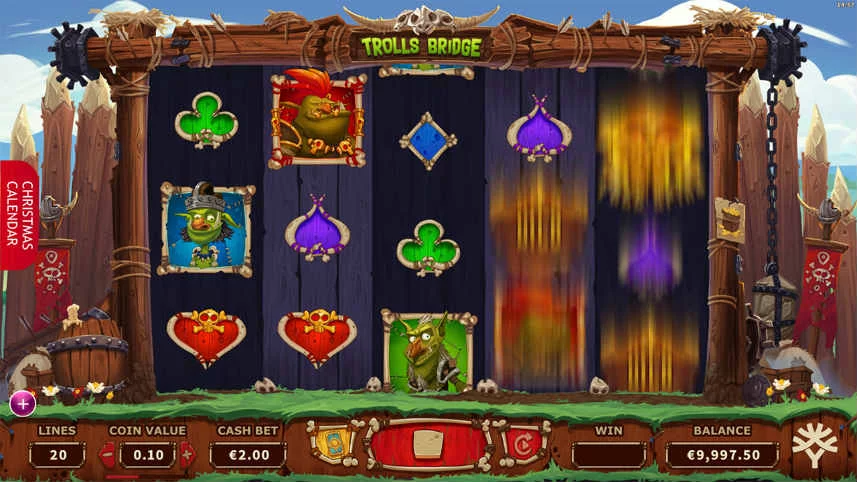Set max bet with the card button
The height and width of the screenshot is (482, 857).
click(x=330, y=443)
